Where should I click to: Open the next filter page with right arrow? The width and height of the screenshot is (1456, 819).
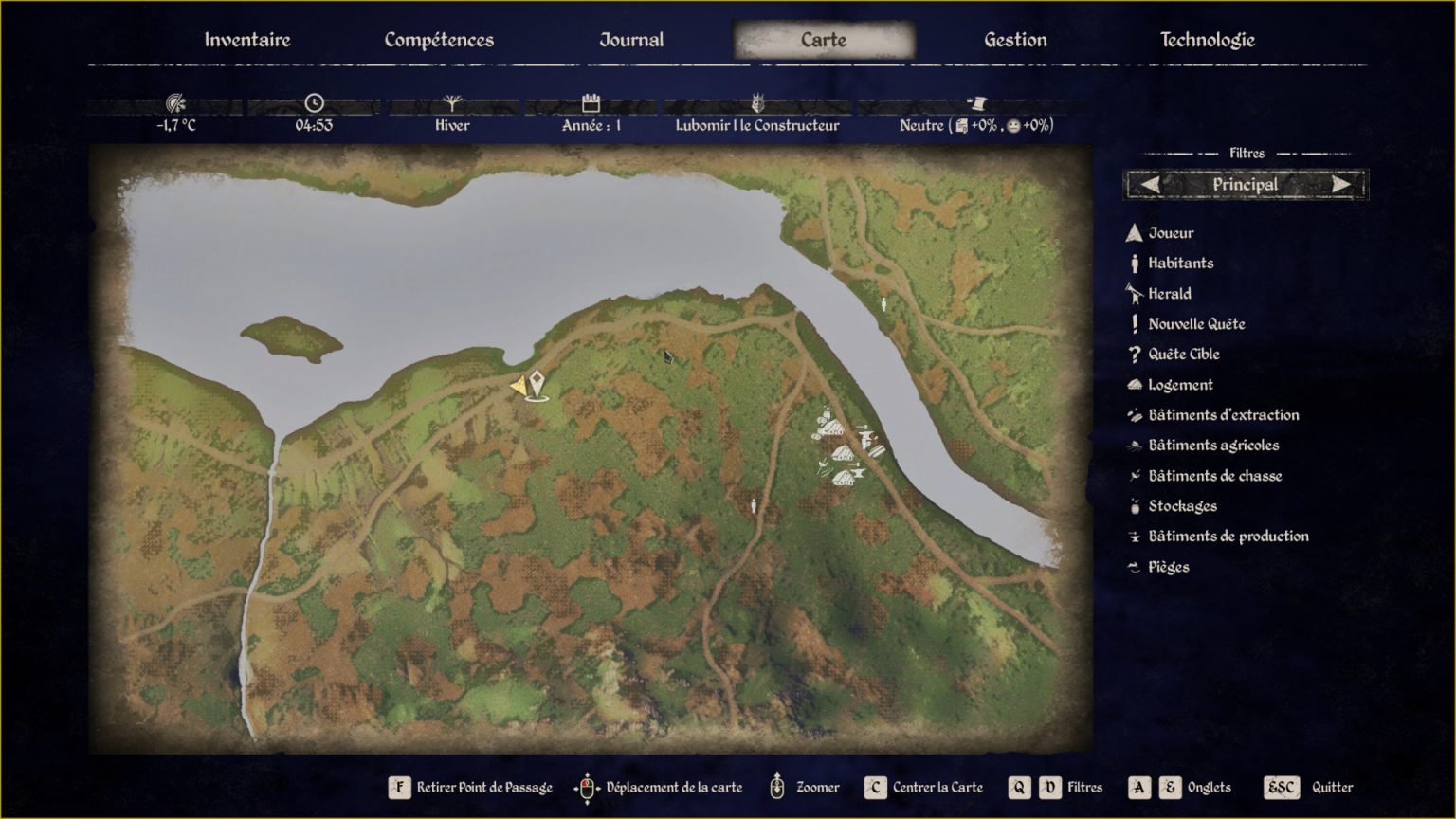click(1342, 184)
